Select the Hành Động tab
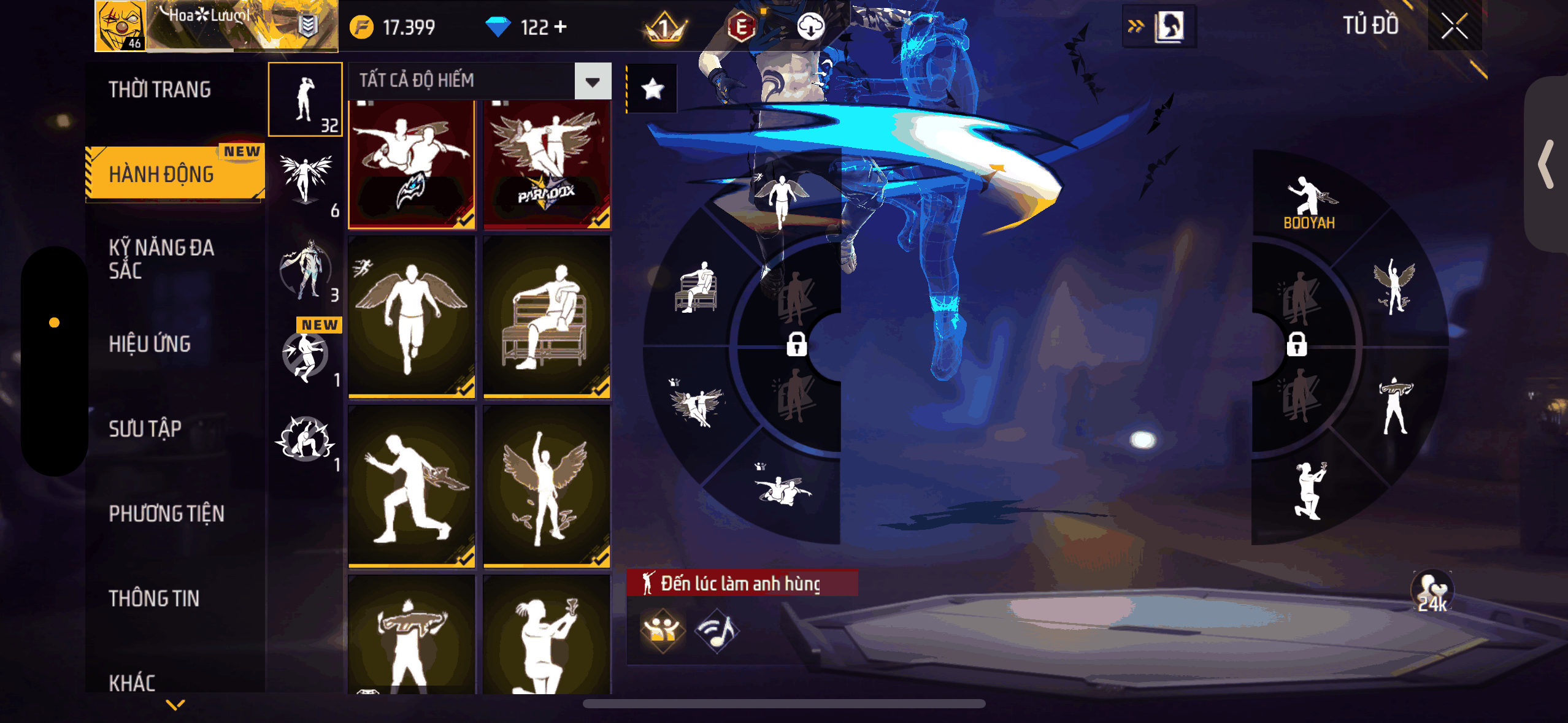 click(162, 174)
